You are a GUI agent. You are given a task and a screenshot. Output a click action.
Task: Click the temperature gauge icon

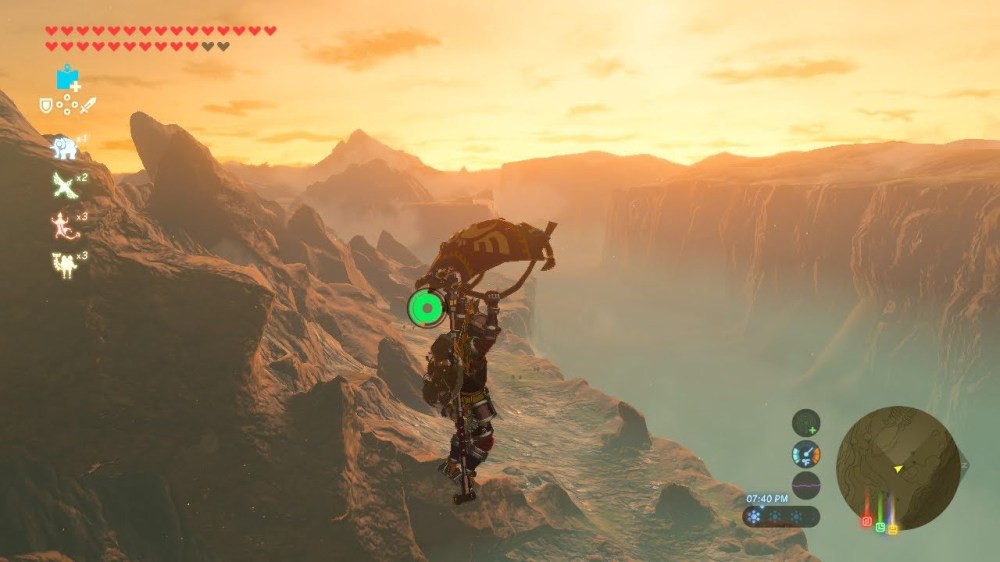[x=806, y=454]
